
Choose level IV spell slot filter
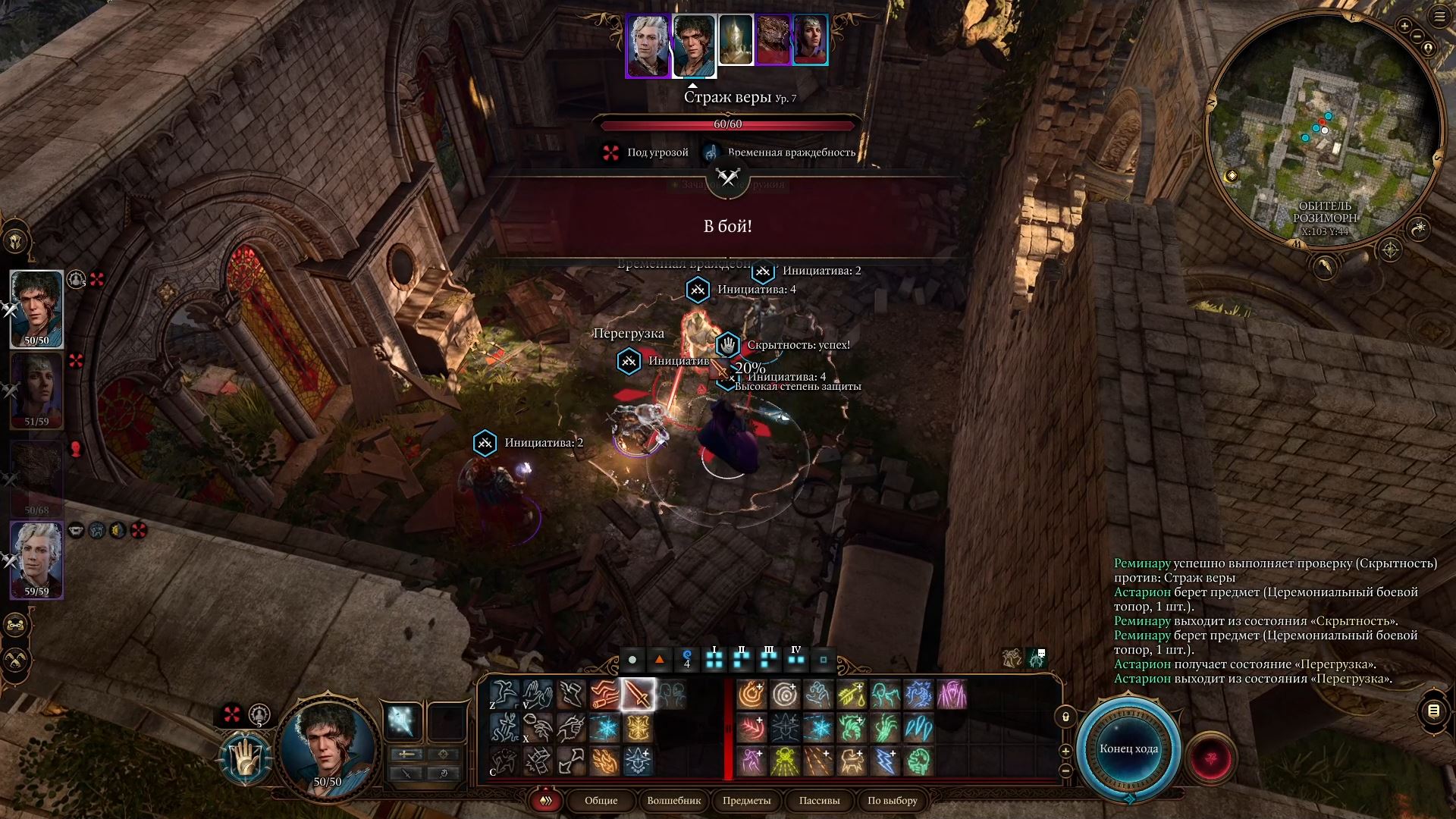[795, 658]
